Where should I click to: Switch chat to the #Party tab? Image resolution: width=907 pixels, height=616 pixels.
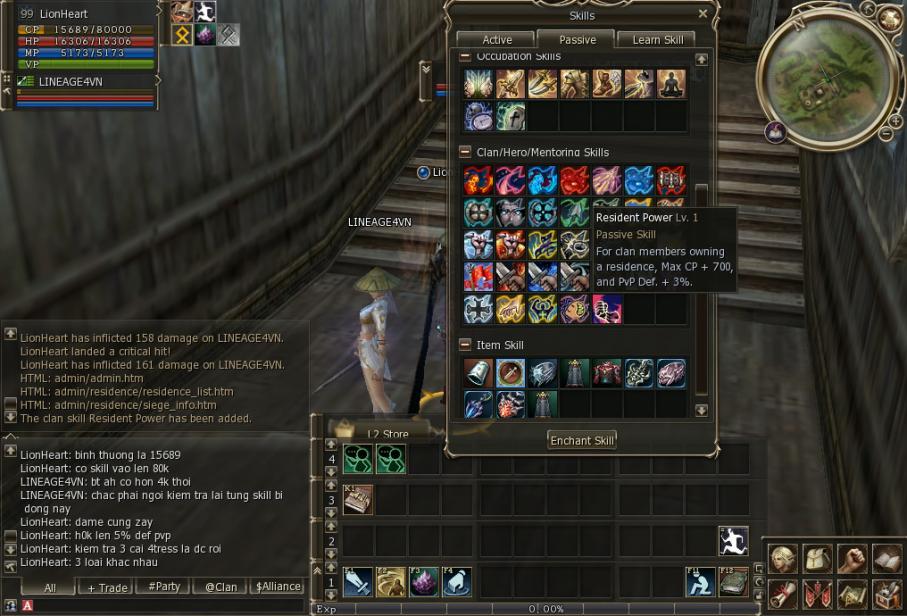click(164, 587)
